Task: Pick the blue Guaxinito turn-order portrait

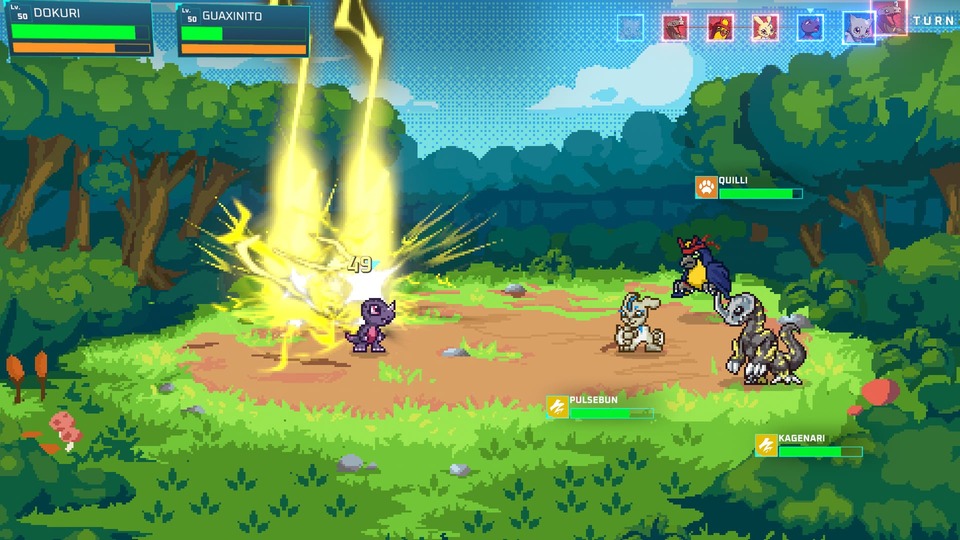Action: 858,27
